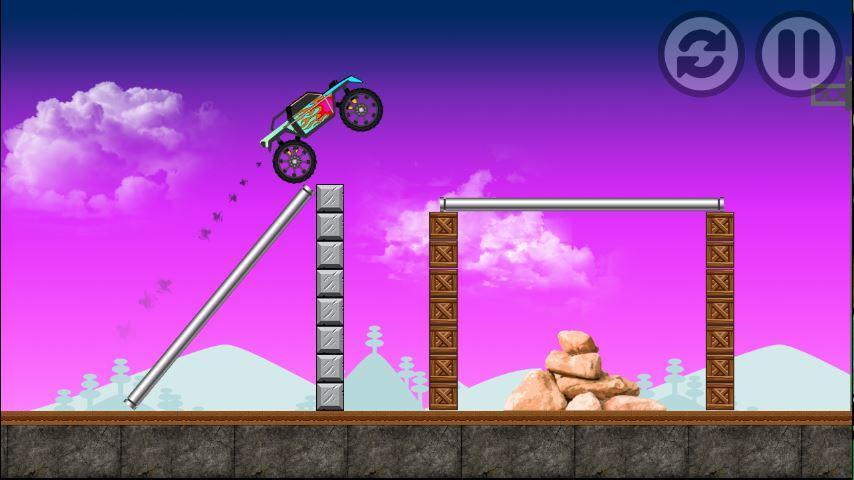
Task: Restart the level with the circular arrows button
Action: click(700, 53)
